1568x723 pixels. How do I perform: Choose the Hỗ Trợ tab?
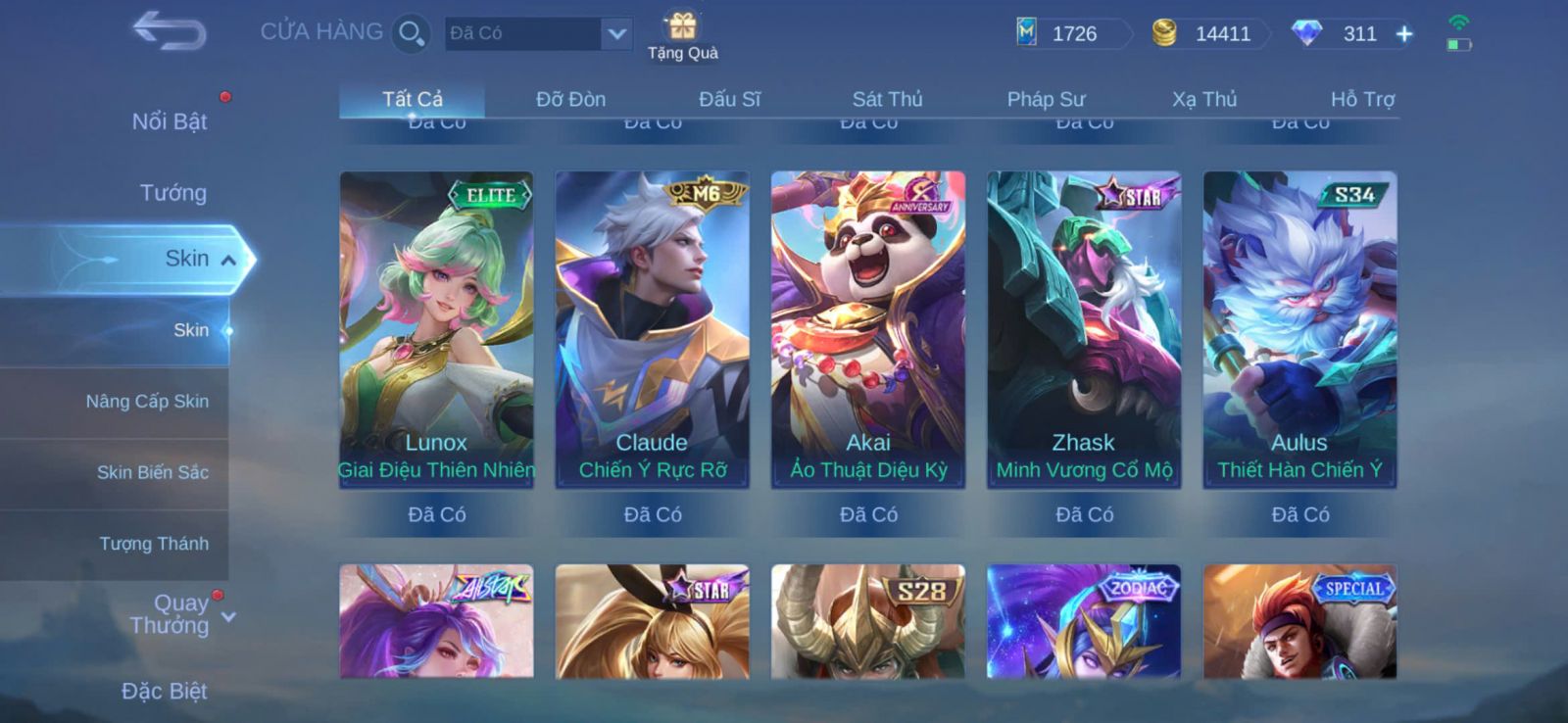coord(1362,99)
